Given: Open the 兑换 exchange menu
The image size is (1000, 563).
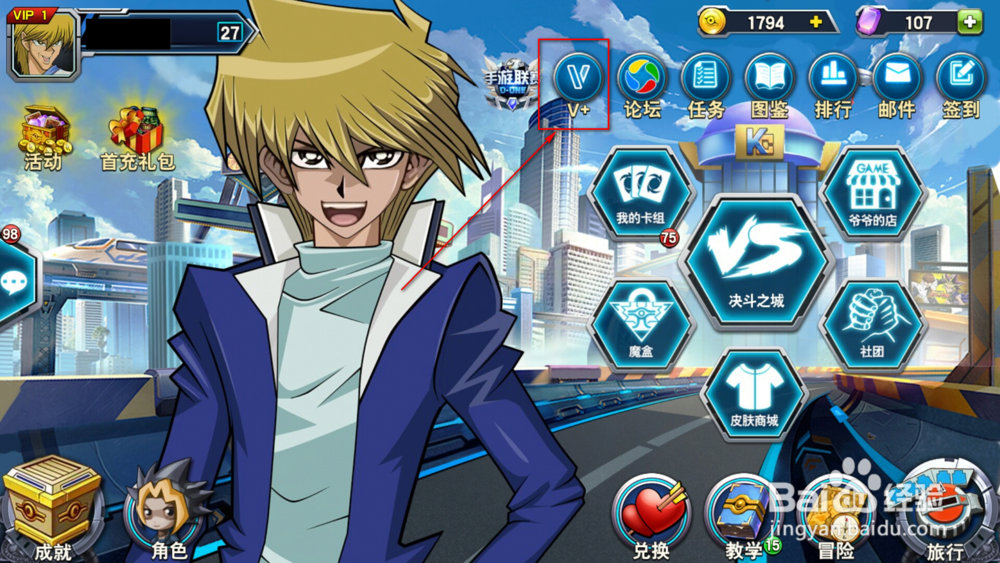Looking at the screenshot, I should 651,515.
